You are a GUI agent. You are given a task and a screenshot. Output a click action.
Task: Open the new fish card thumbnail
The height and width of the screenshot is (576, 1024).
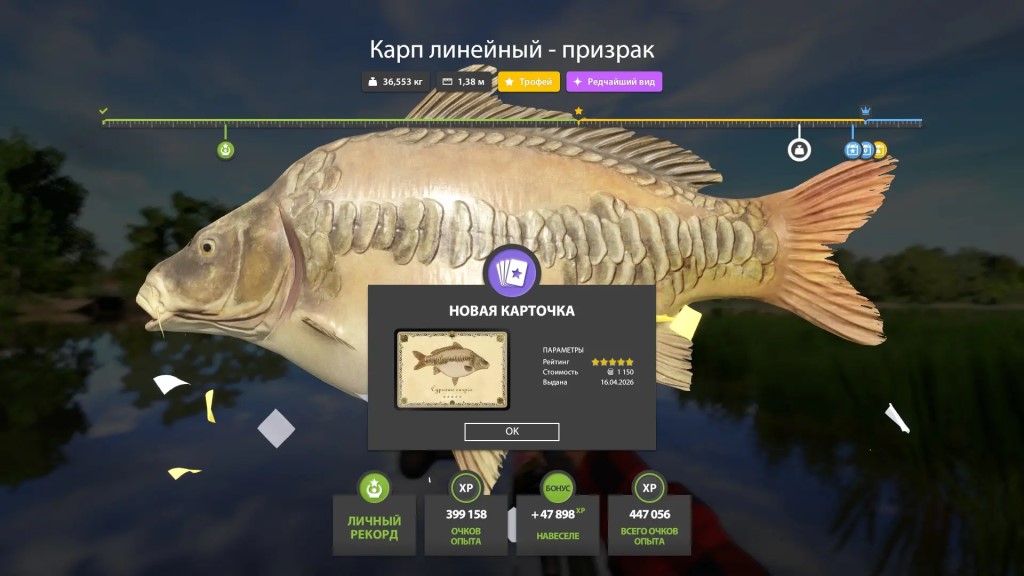point(452,369)
